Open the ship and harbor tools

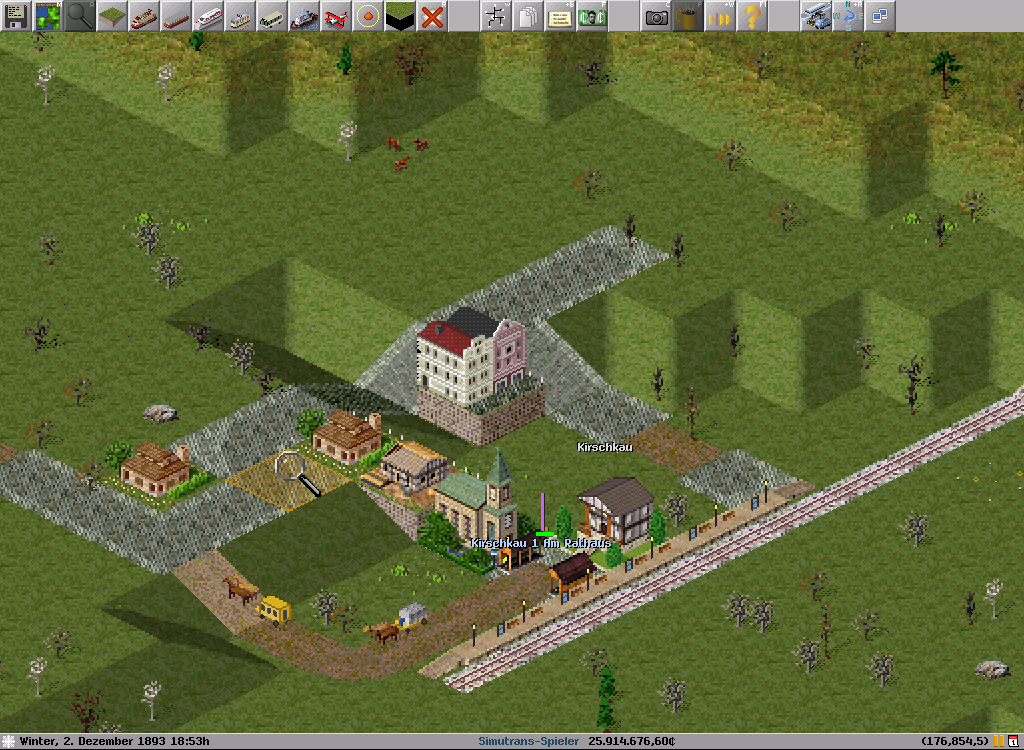point(304,16)
